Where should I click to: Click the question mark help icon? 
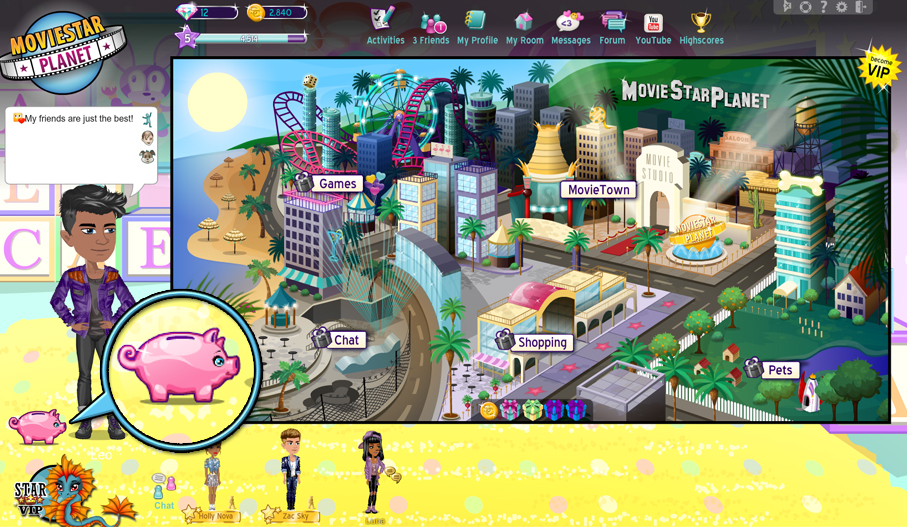(x=824, y=7)
